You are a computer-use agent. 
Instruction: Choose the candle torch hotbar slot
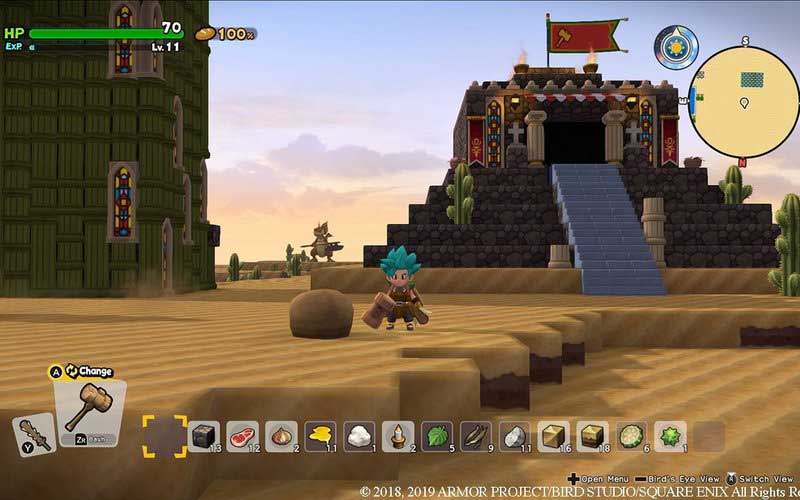coord(398,435)
